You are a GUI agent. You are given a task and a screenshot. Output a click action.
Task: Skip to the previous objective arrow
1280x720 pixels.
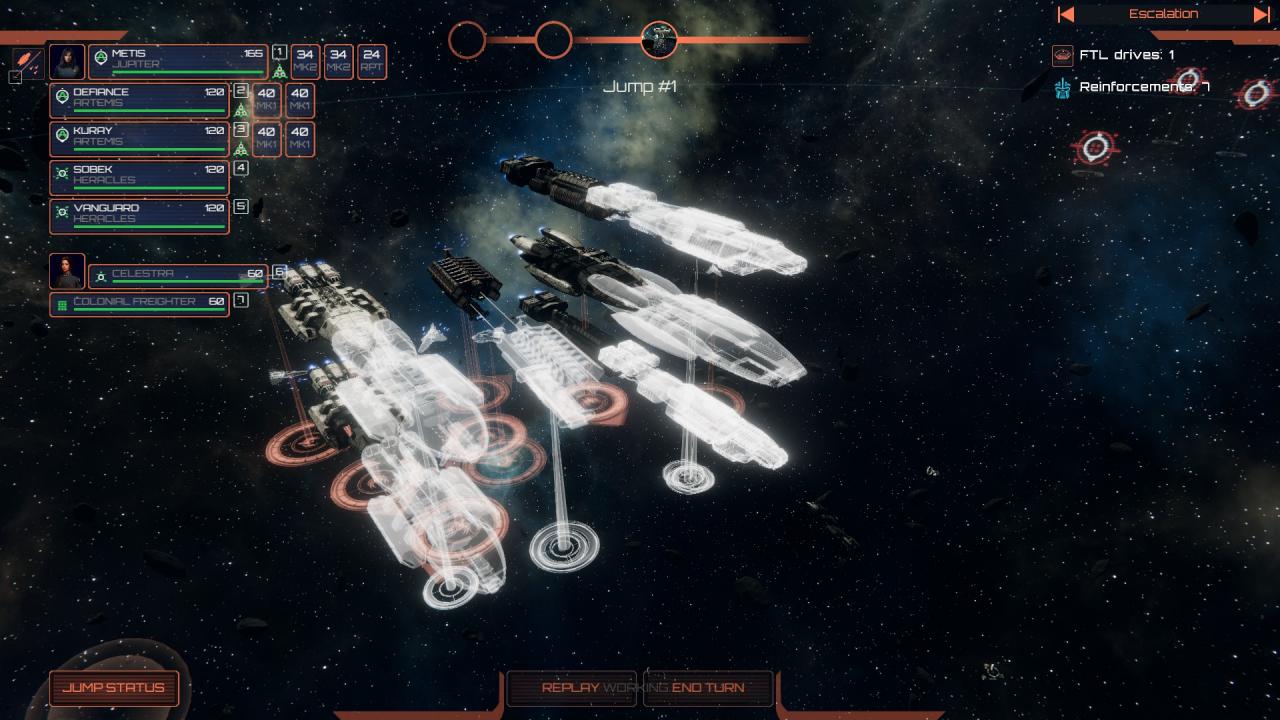point(1066,14)
